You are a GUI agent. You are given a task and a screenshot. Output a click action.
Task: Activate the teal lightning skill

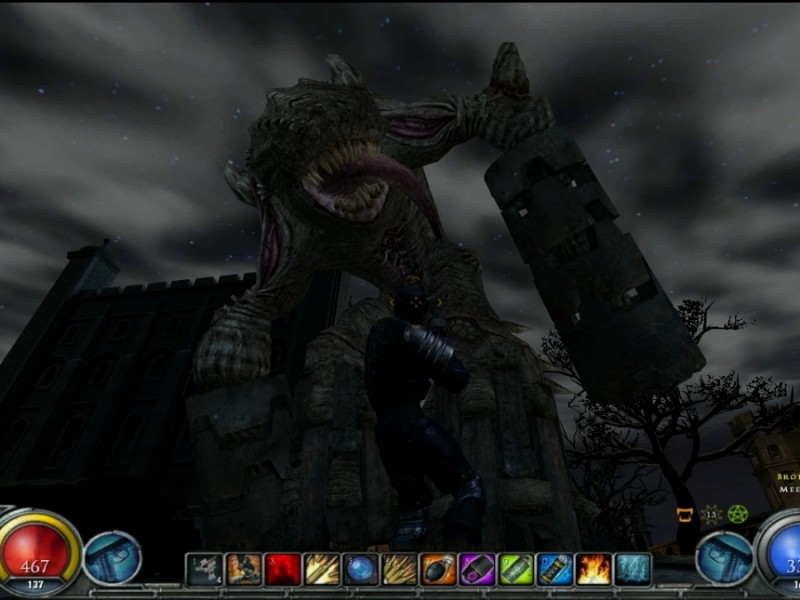point(633,569)
